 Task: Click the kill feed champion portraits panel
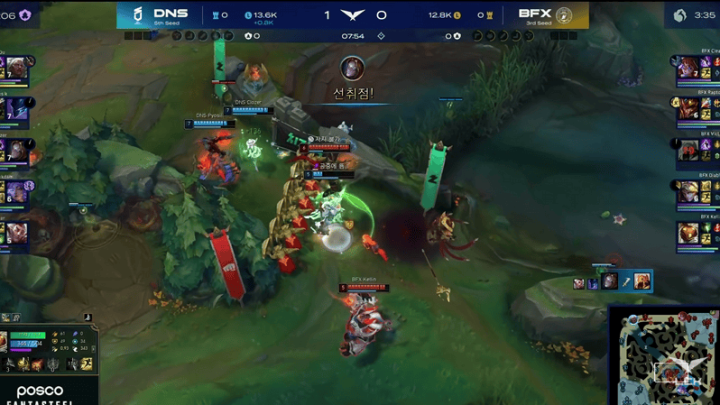612,282
